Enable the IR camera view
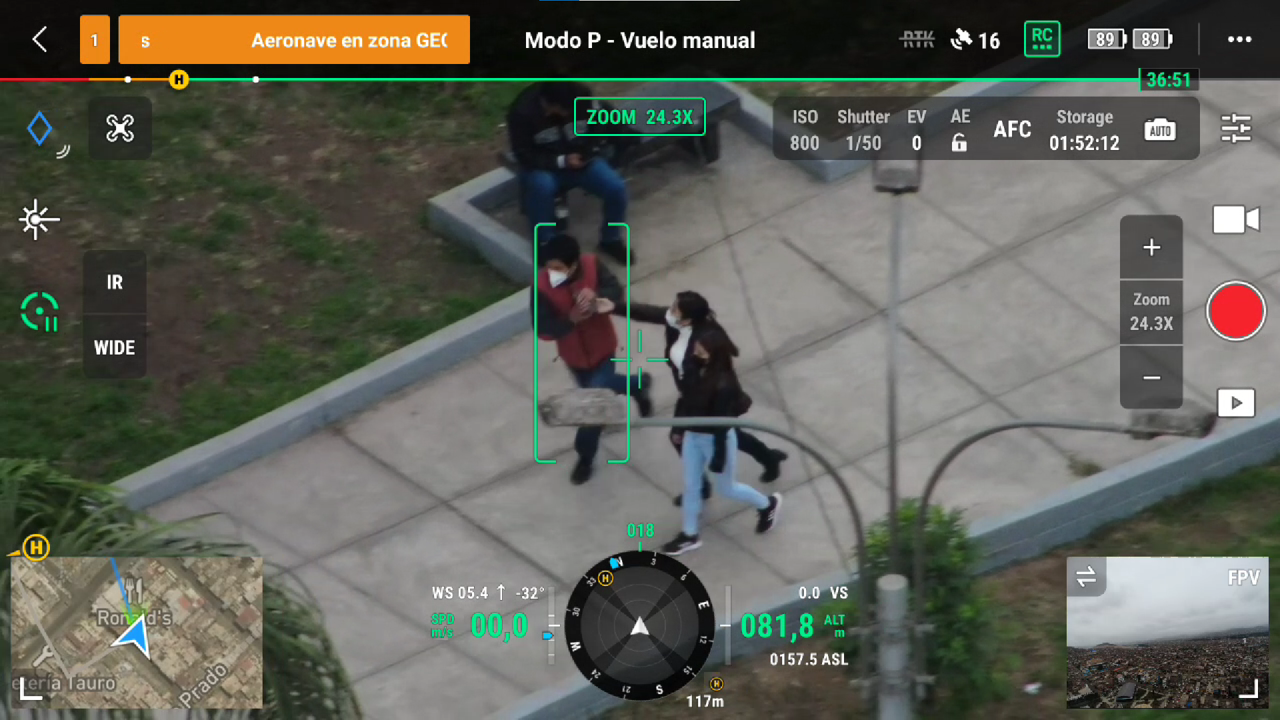 tap(114, 283)
